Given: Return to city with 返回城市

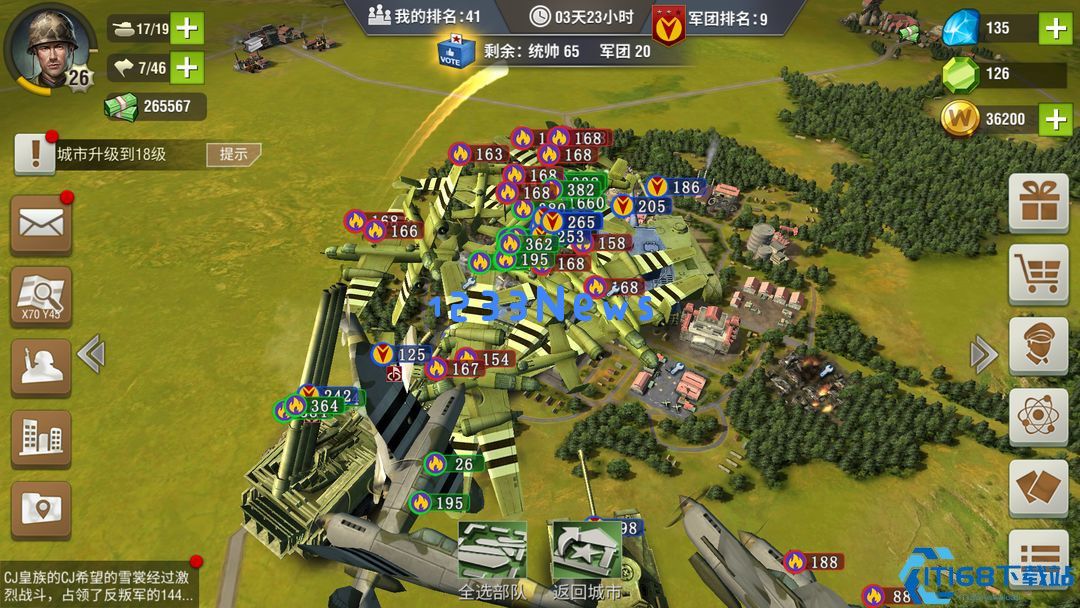Looking at the screenshot, I should pyautogui.click(x=587, y=562).
